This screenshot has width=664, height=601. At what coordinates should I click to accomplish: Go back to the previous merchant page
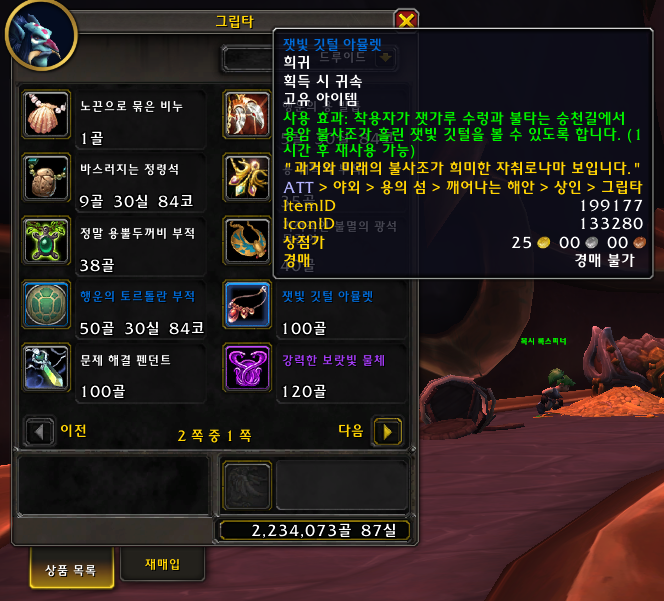coord(39,431)
